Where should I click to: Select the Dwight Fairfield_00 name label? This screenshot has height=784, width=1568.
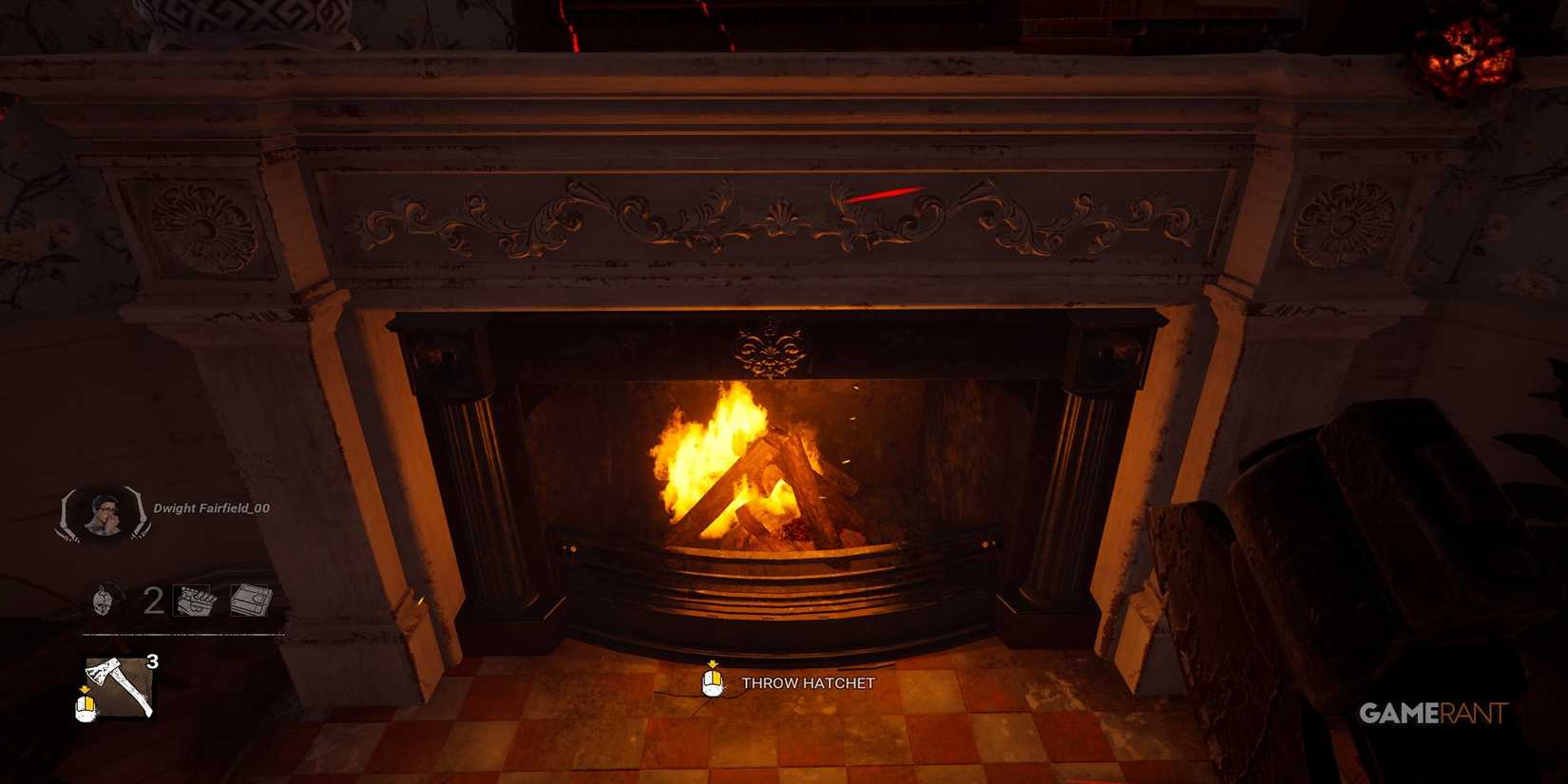(x=210, y=509)
